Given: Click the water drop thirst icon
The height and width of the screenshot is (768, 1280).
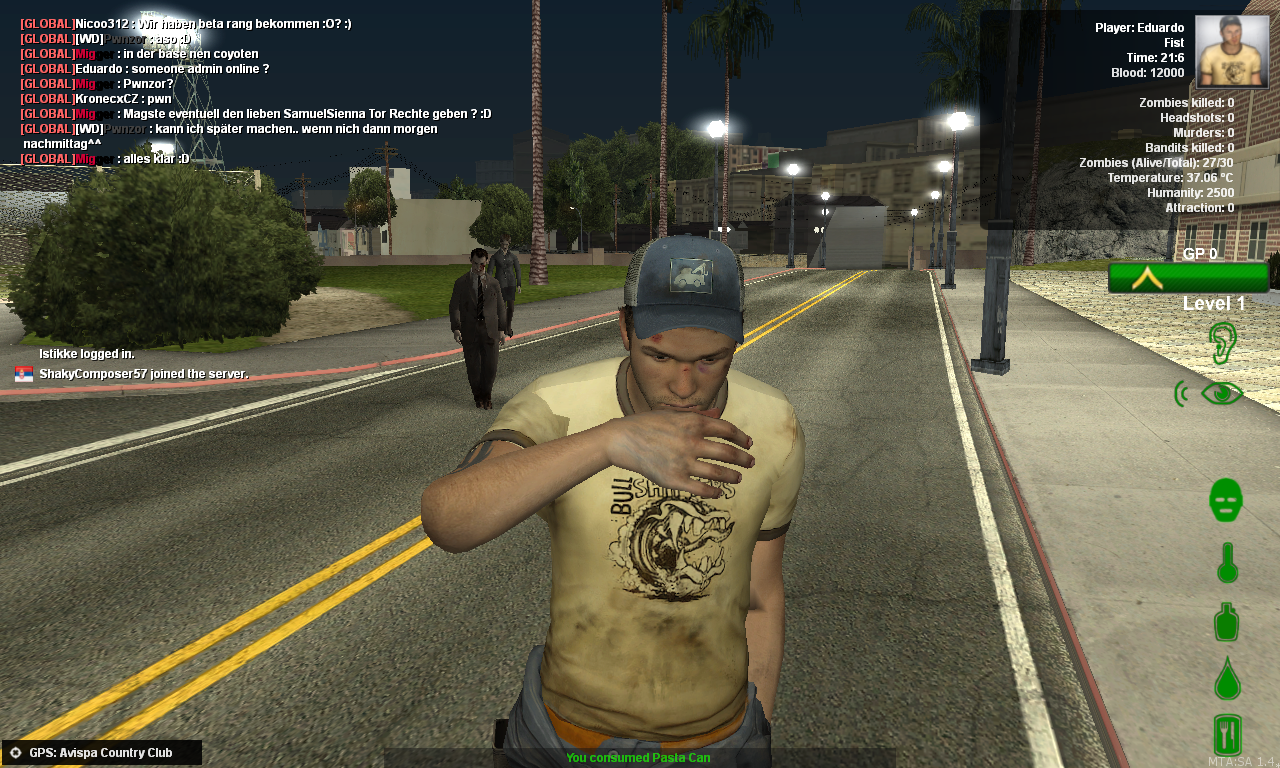Looking at the screenshot, I should (1227, 679).
